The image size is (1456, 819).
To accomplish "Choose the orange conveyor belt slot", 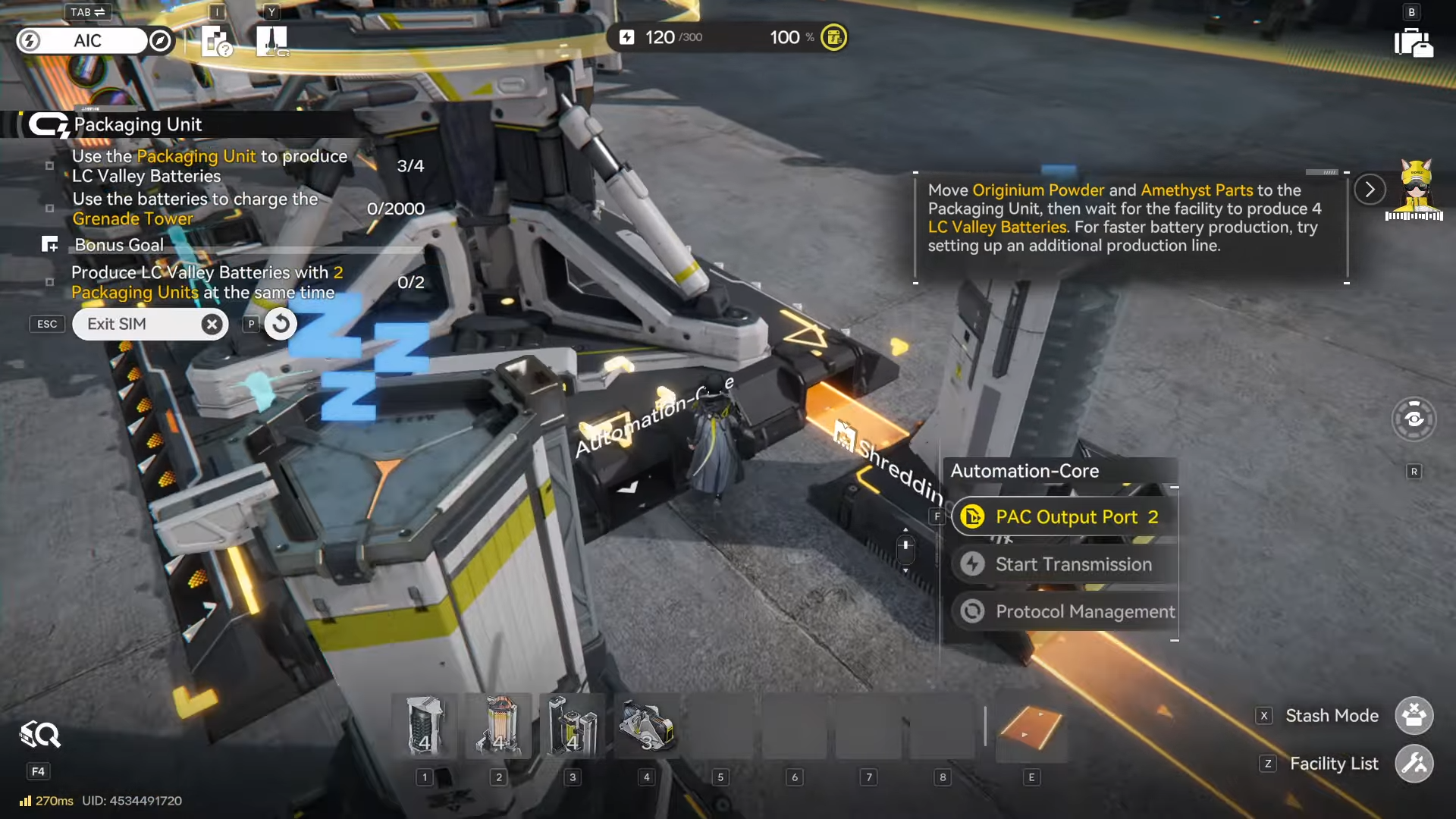I will (1031, 726).
